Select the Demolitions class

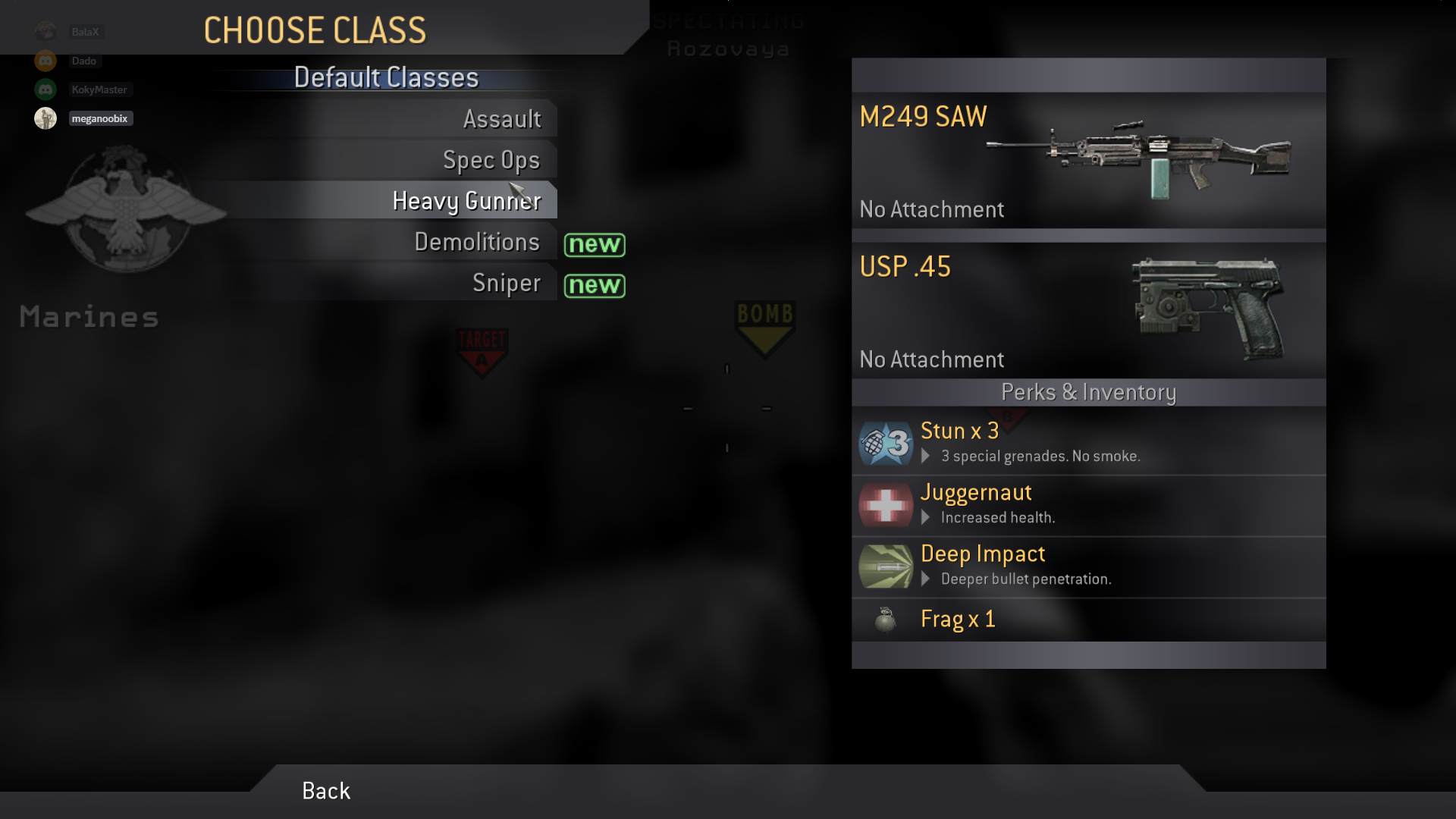click(x=476, y=242)
